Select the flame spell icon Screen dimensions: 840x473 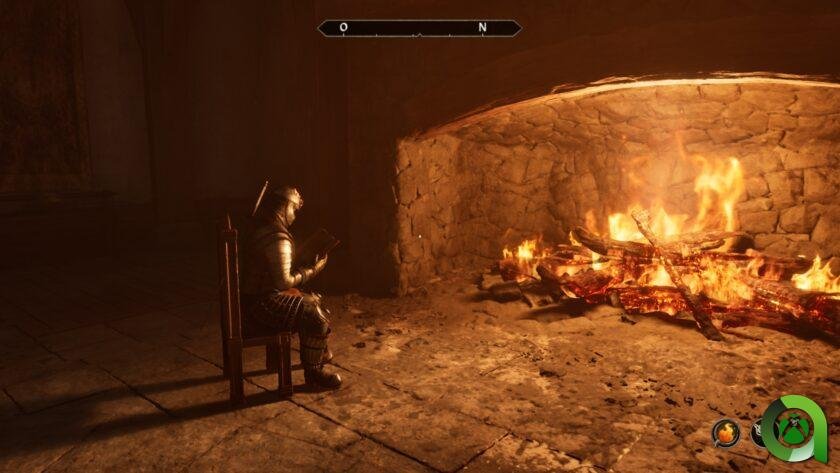pos(726,432)
